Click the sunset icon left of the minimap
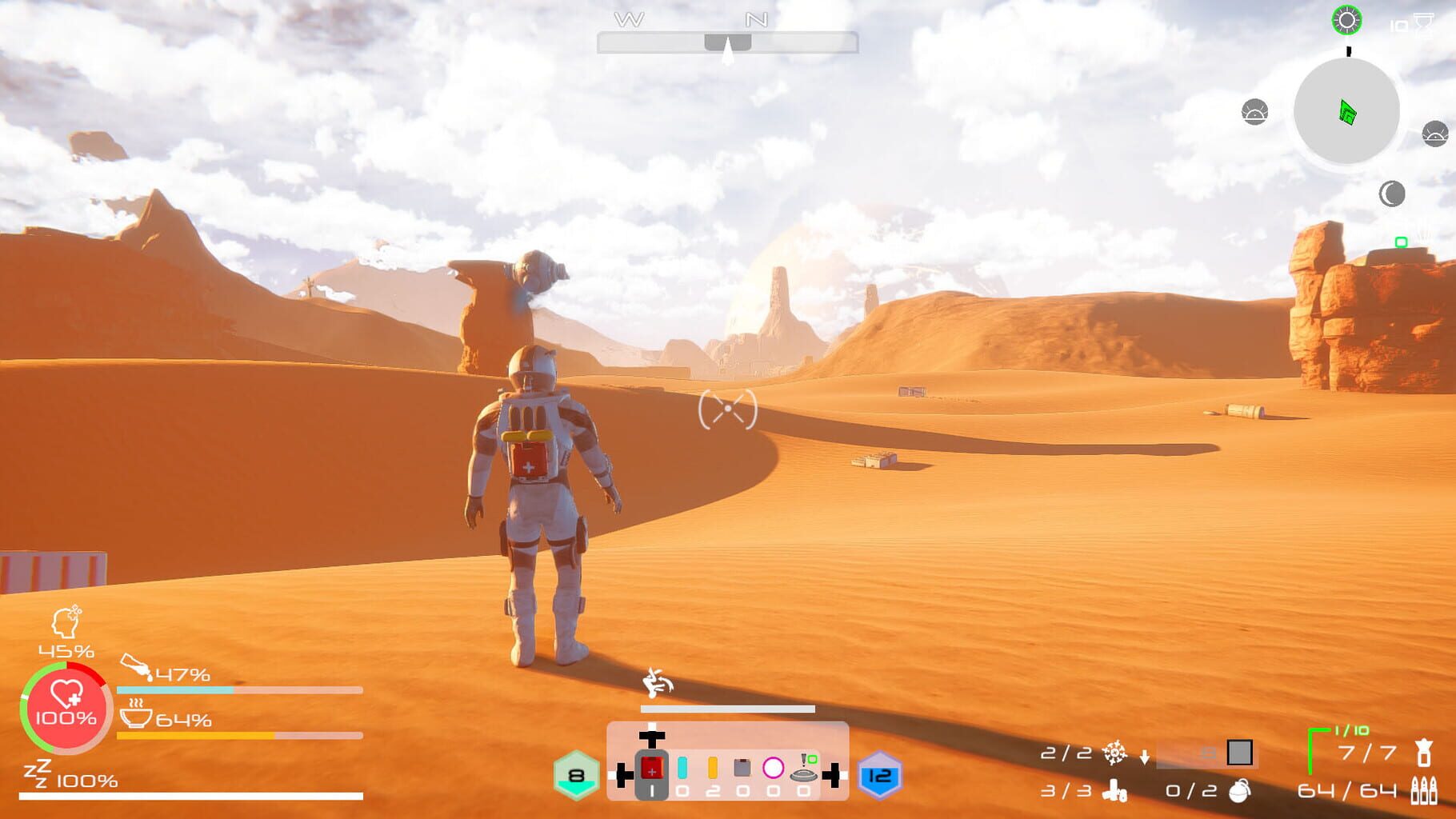Screen dimensions: 1456x819 pyautogui.click(x=1255, y=112)
